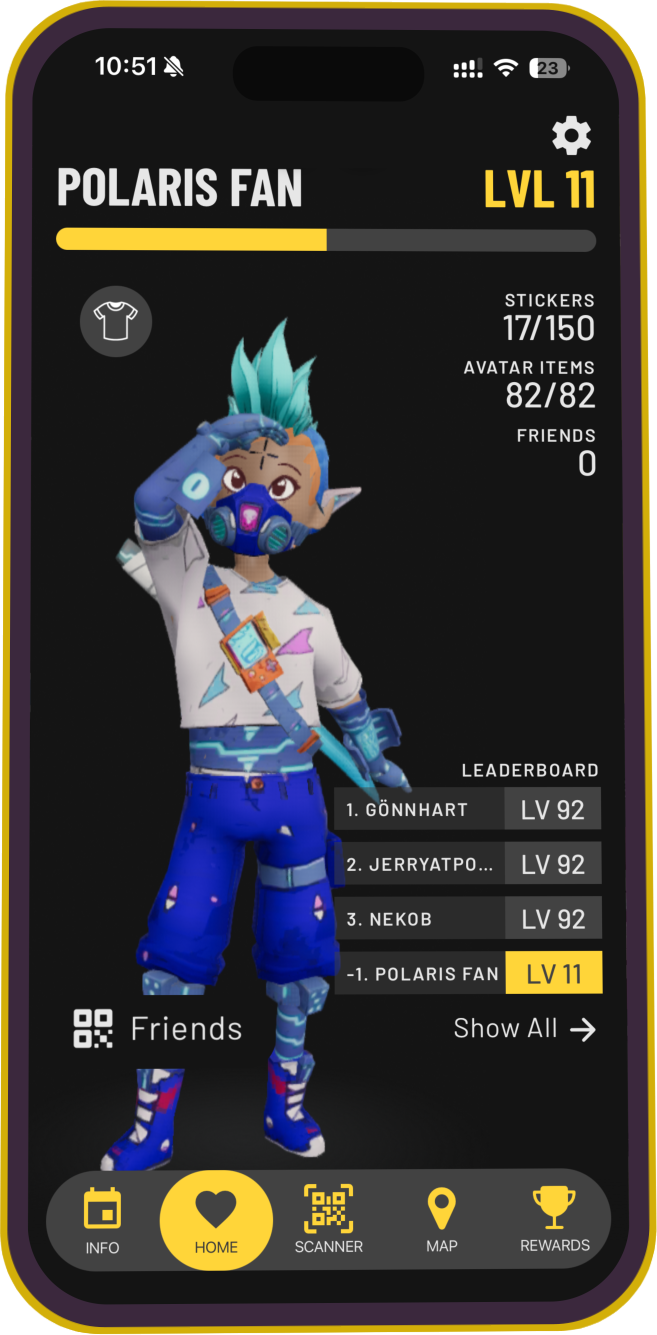The image size is (657, 1335).
Task: Select the GÖNNHART leaderboard row
Action: (468, 809)
